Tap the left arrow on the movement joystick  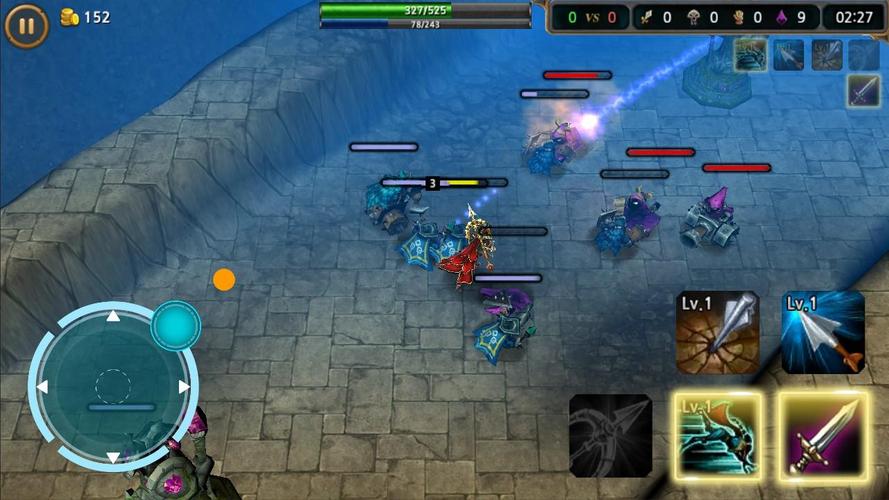click(42, 387)
